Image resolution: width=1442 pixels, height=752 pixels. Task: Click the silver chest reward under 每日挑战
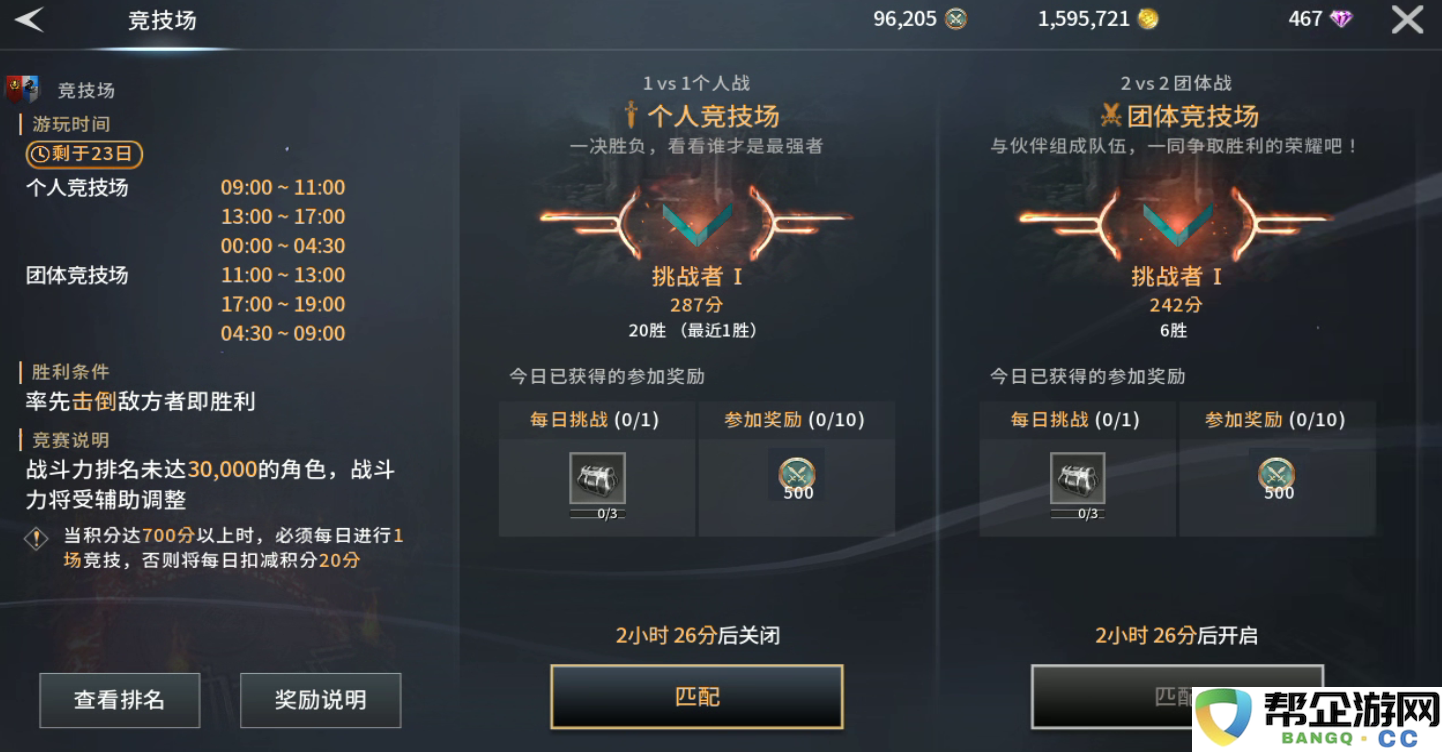(x=597, y=475)
